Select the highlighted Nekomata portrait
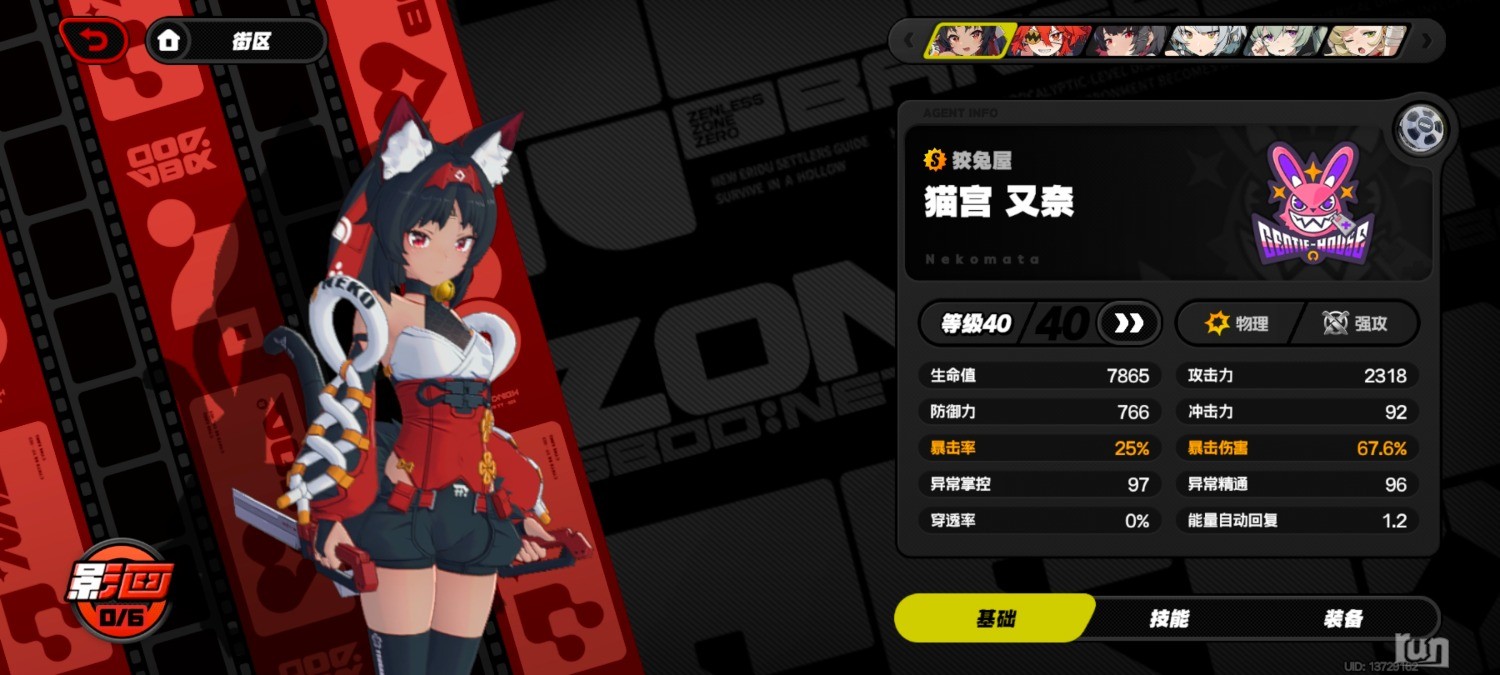The image size is (1500, 675). click(968, 41)
